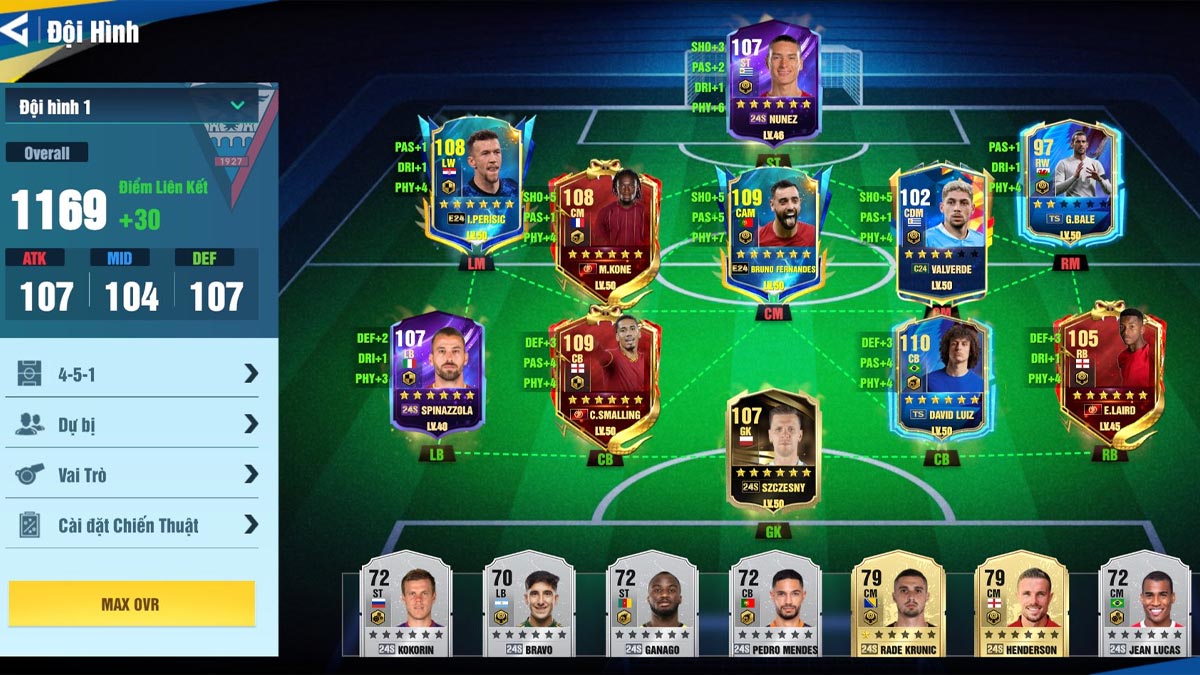Open the Dự bị substitutes menu
1200x675 pixels.
(137, 424)
